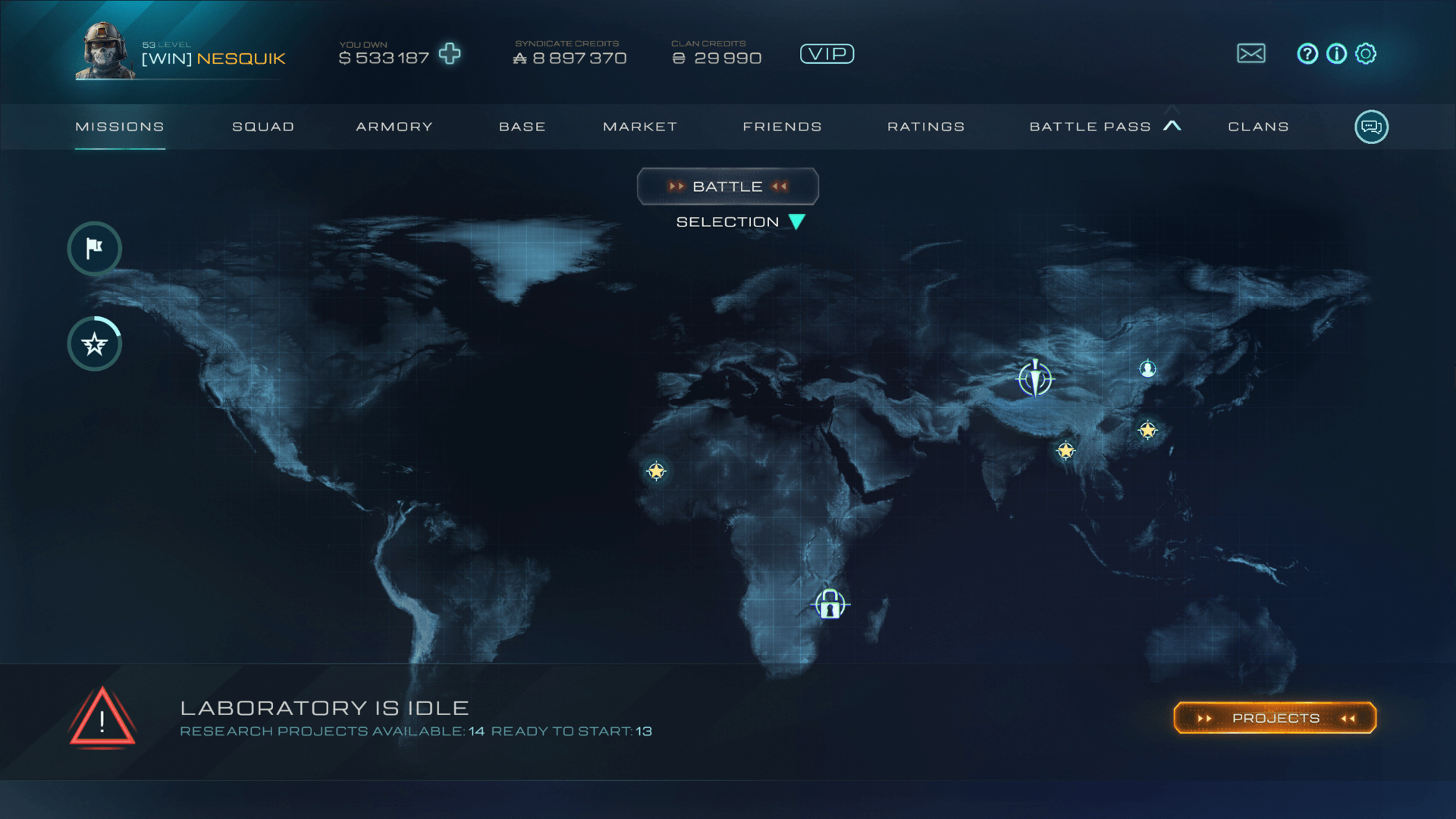Open settings via the gear icon

[1366, 54]
